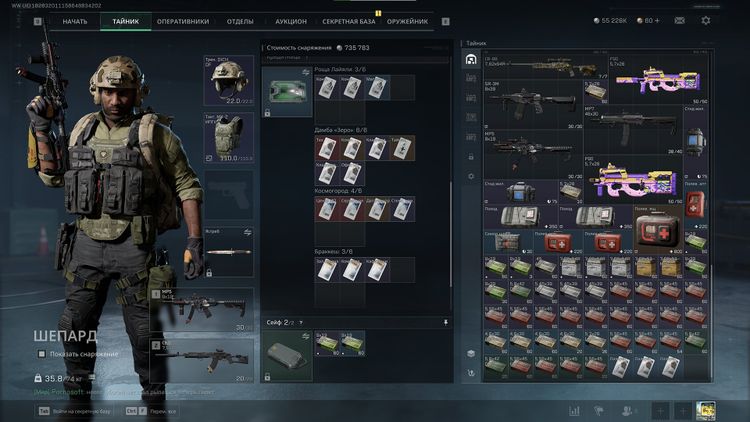Go to the Аукцион tab
The height and width of the screenshot is (422, 750).
click(x=291, y=21)
